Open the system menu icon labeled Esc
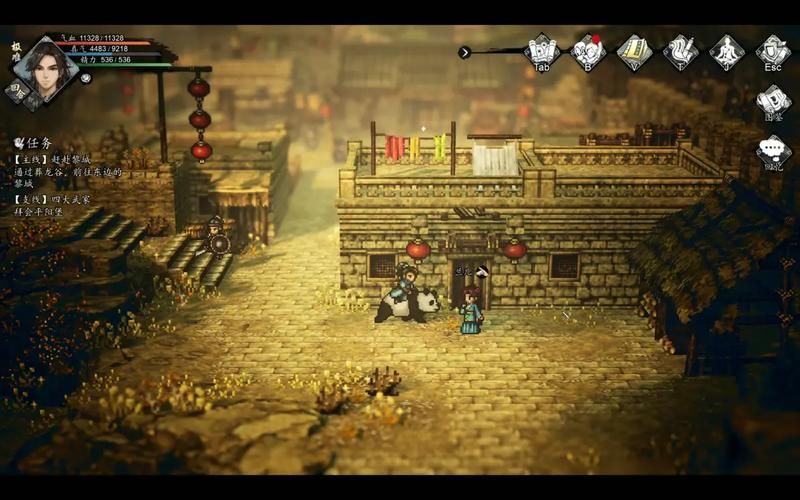Image resolution: width=800 pixels, height=500 pixels. pyautogui.click(x=773, y=50)
